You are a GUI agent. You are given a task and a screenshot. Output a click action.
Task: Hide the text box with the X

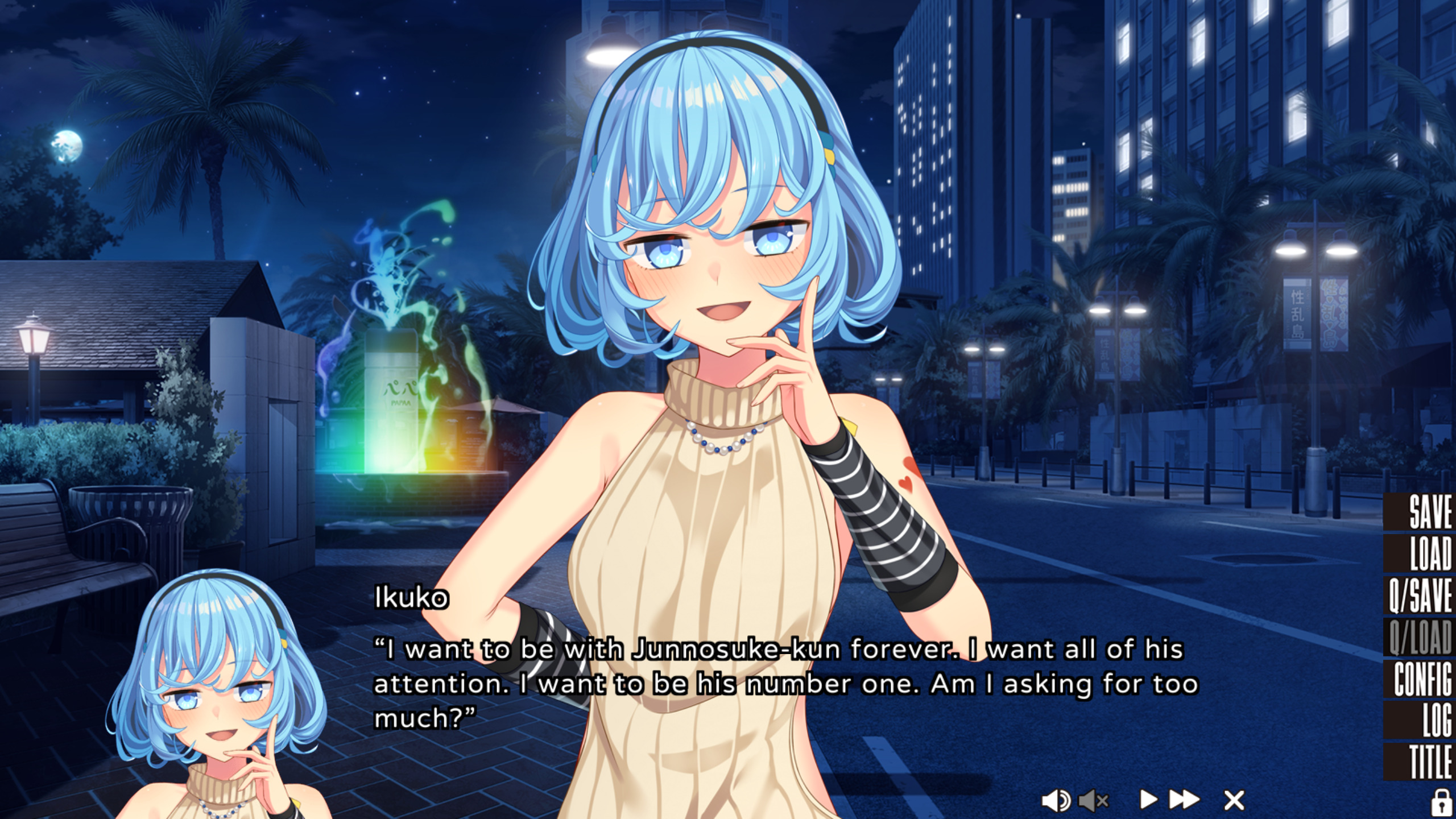(x=1234, y=800)
